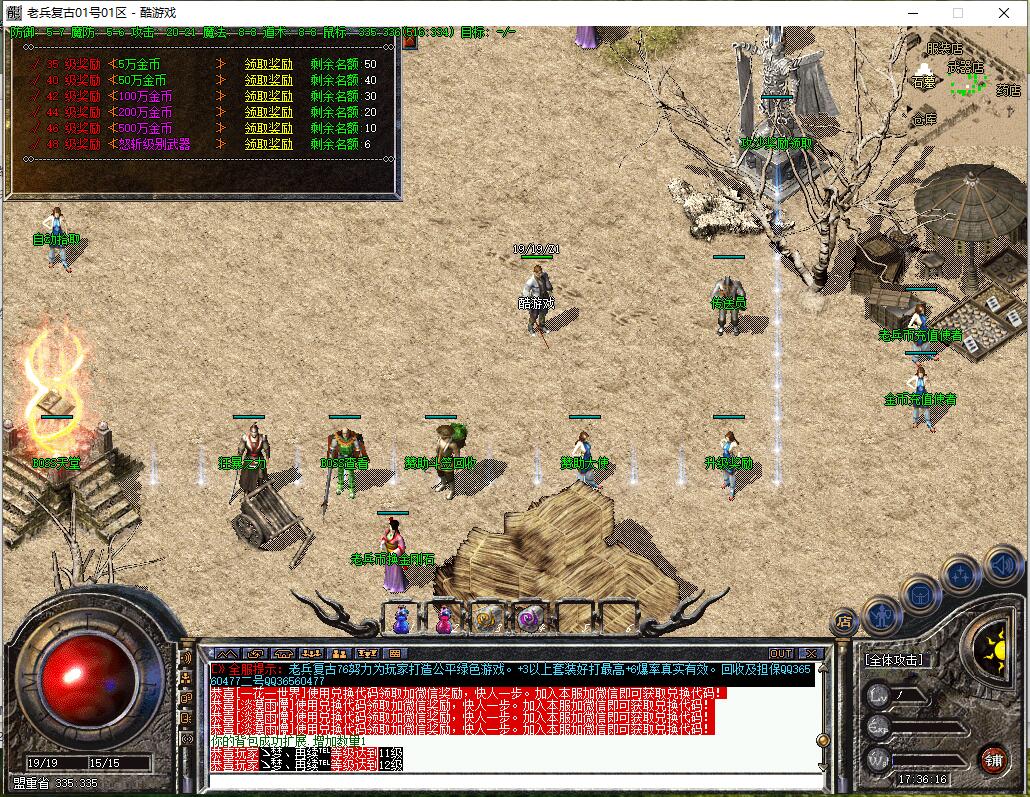Claim the level 48 怒斩 weapon reward

(x=268, y=144)
